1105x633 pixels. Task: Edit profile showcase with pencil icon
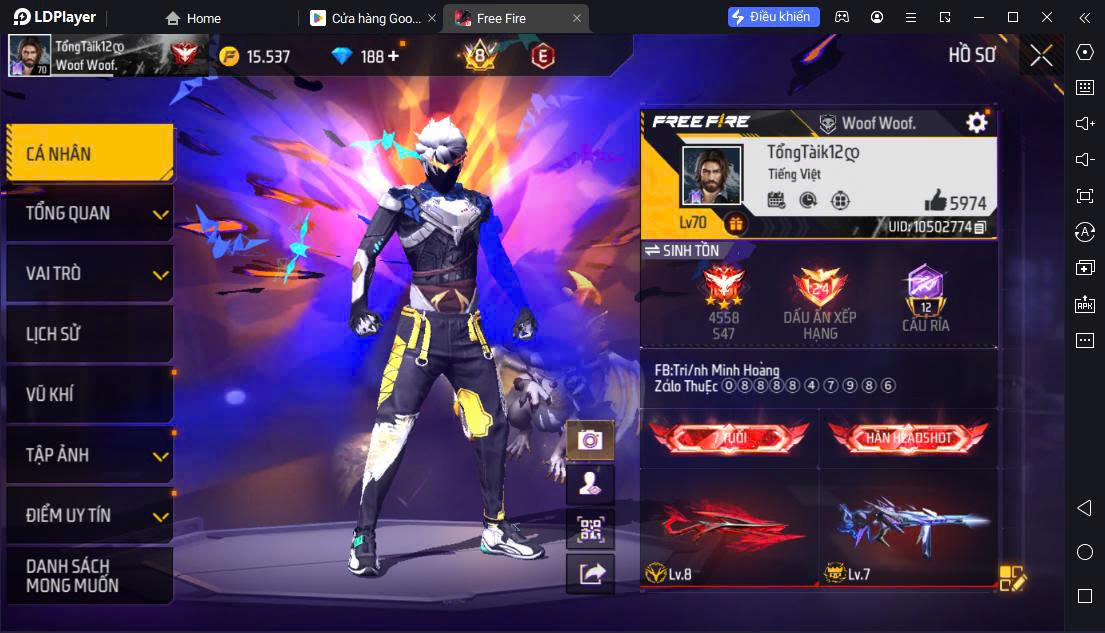(1012, 578)
